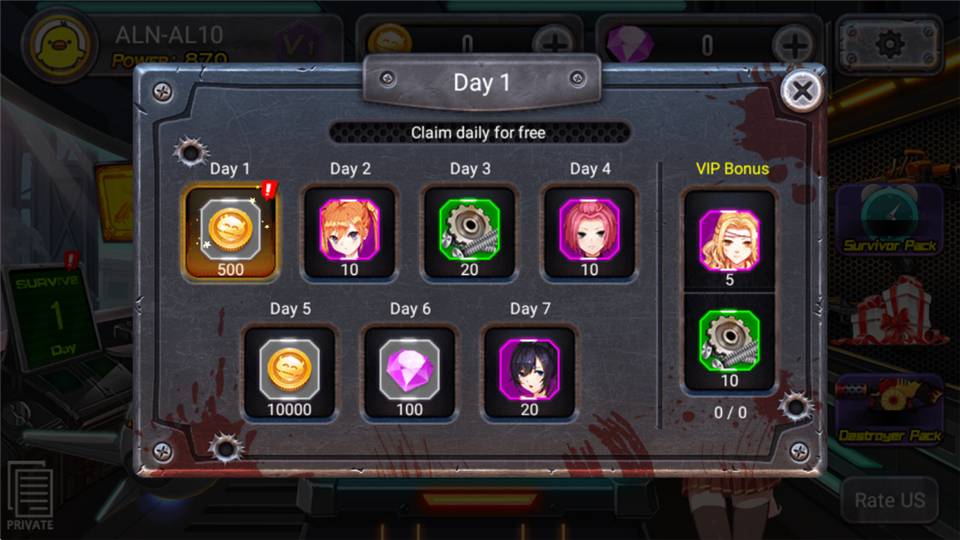
Task: Open the Destroyer Pack offer
Action: pyautogui.click(x=888, y=408)
